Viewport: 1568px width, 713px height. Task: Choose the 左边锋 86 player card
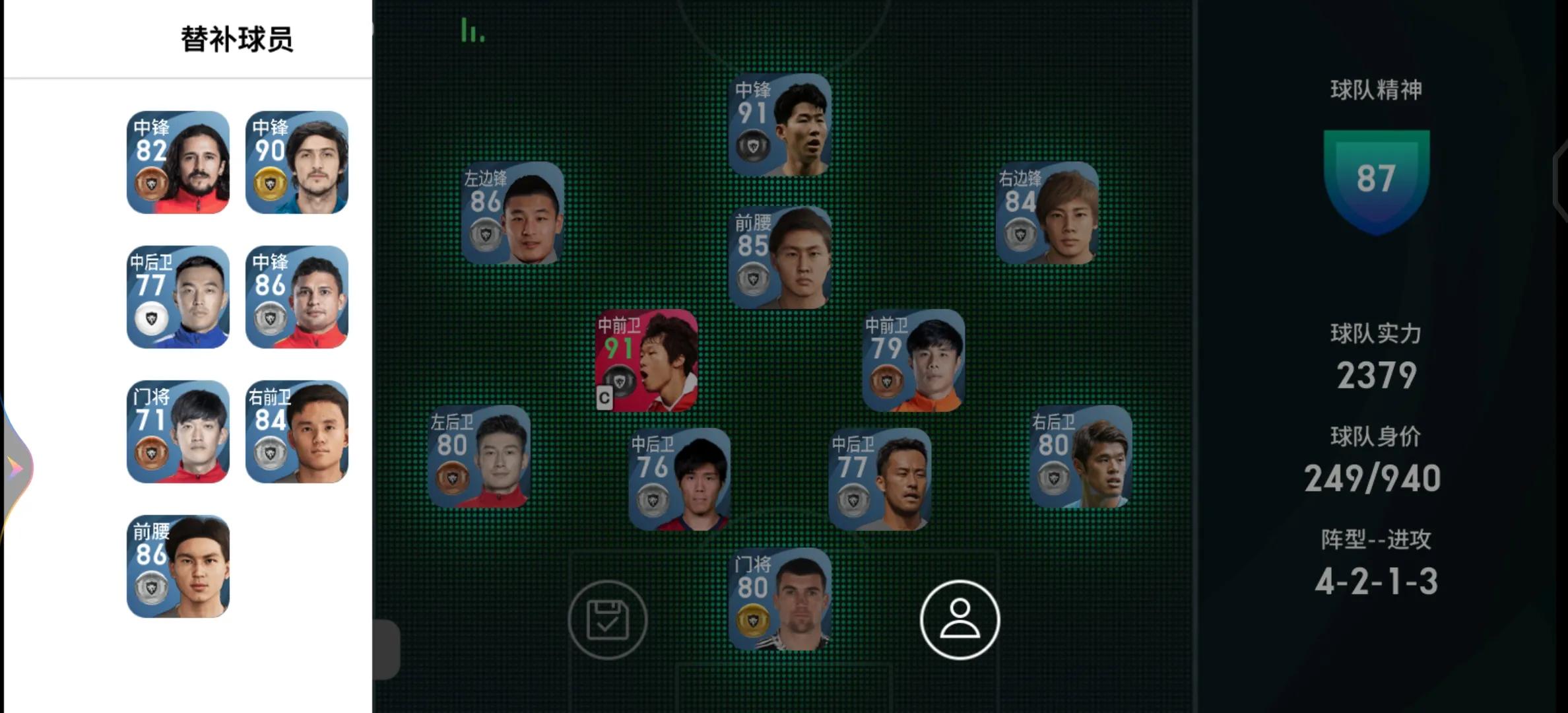(512, 213)
